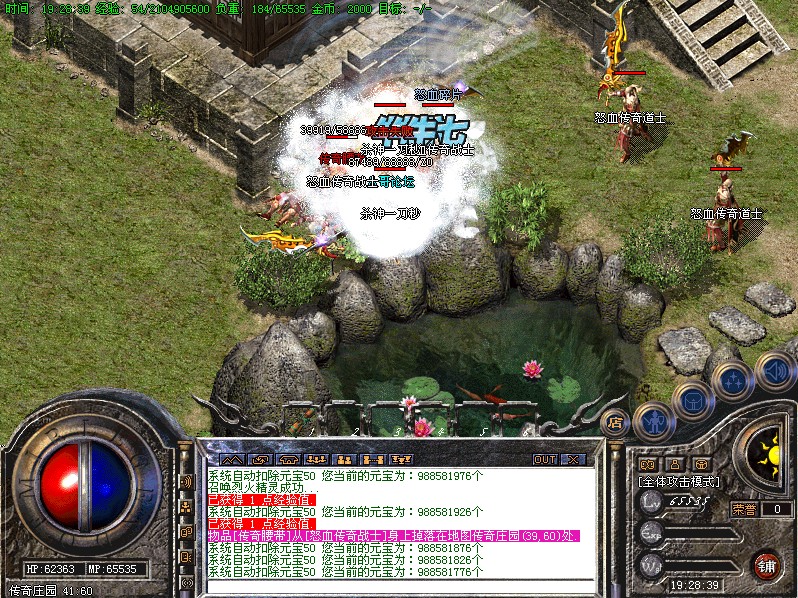
Task: Click the OUT button on chat panel
Action: click(x=544, y=459)
